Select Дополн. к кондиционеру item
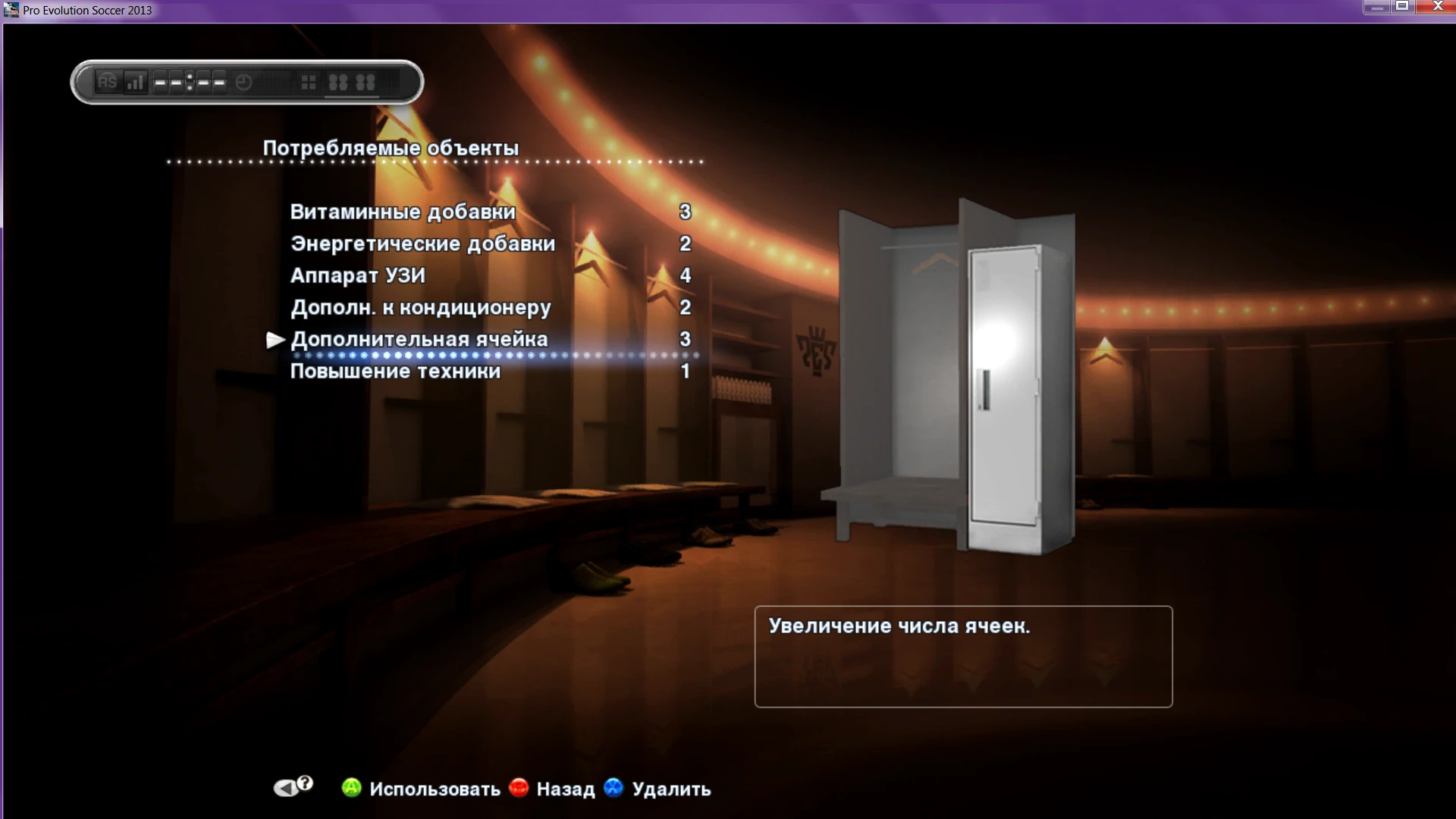The width and height of the screenshot is (1456, 819). tap(422, 308)
